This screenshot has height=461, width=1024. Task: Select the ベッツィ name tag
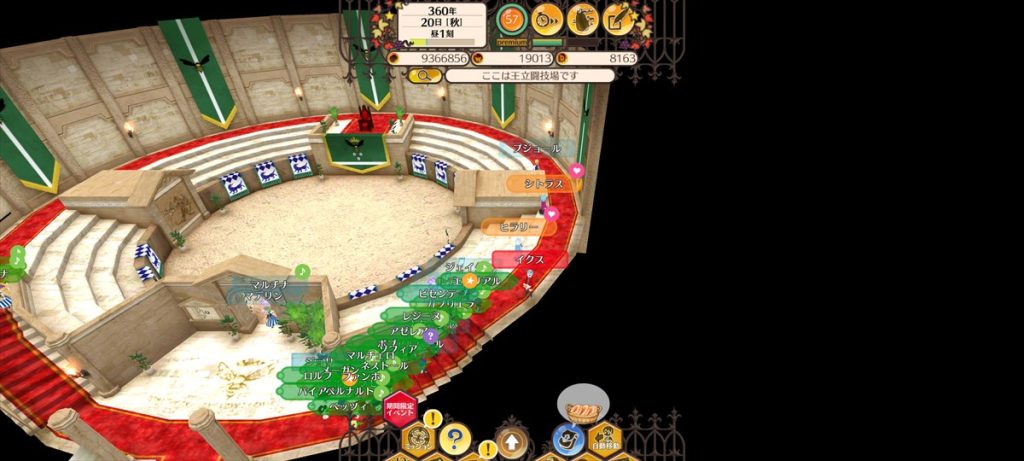(344, 407)
